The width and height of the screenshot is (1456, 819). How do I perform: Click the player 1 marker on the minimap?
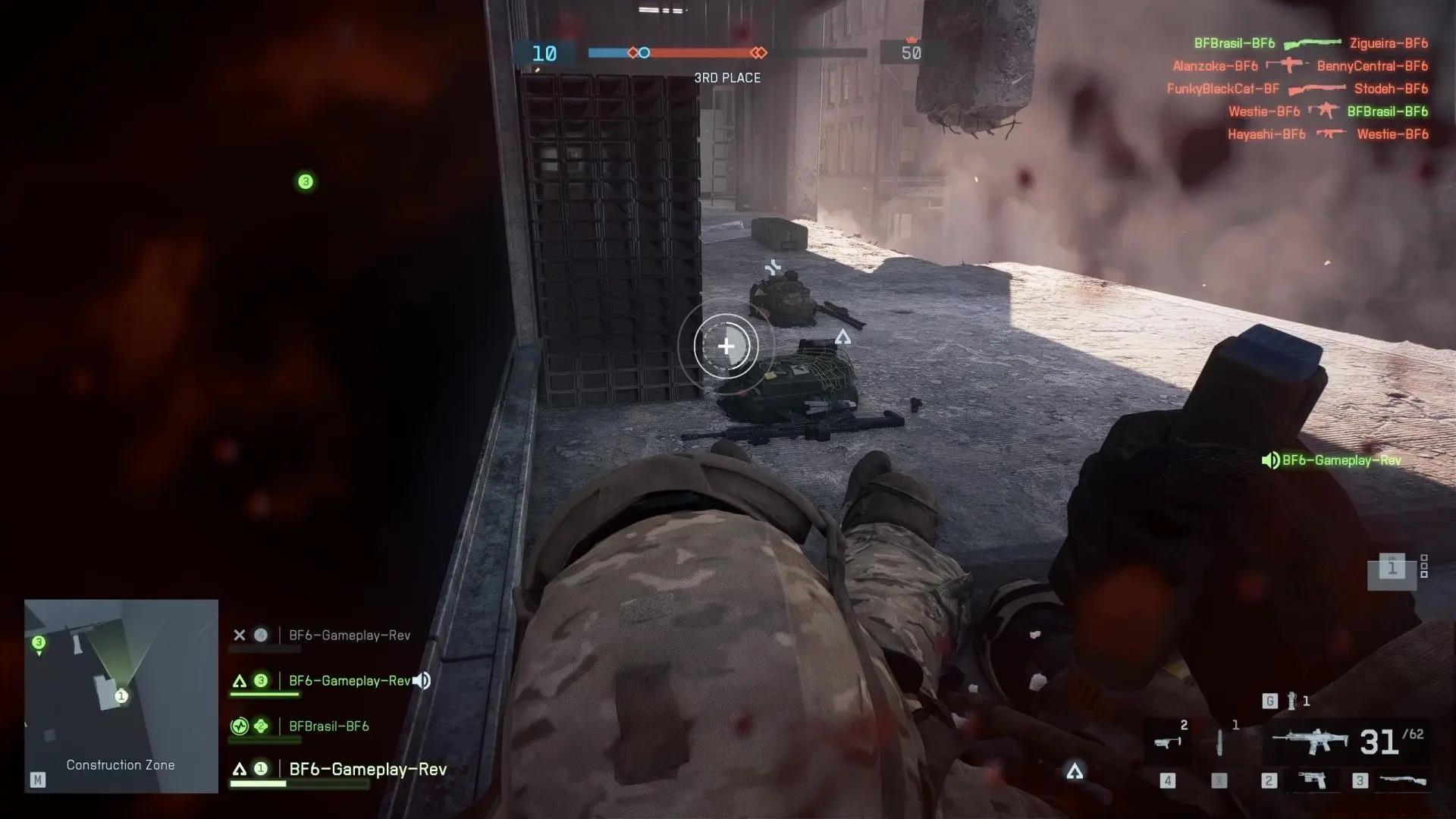[121, 696]
